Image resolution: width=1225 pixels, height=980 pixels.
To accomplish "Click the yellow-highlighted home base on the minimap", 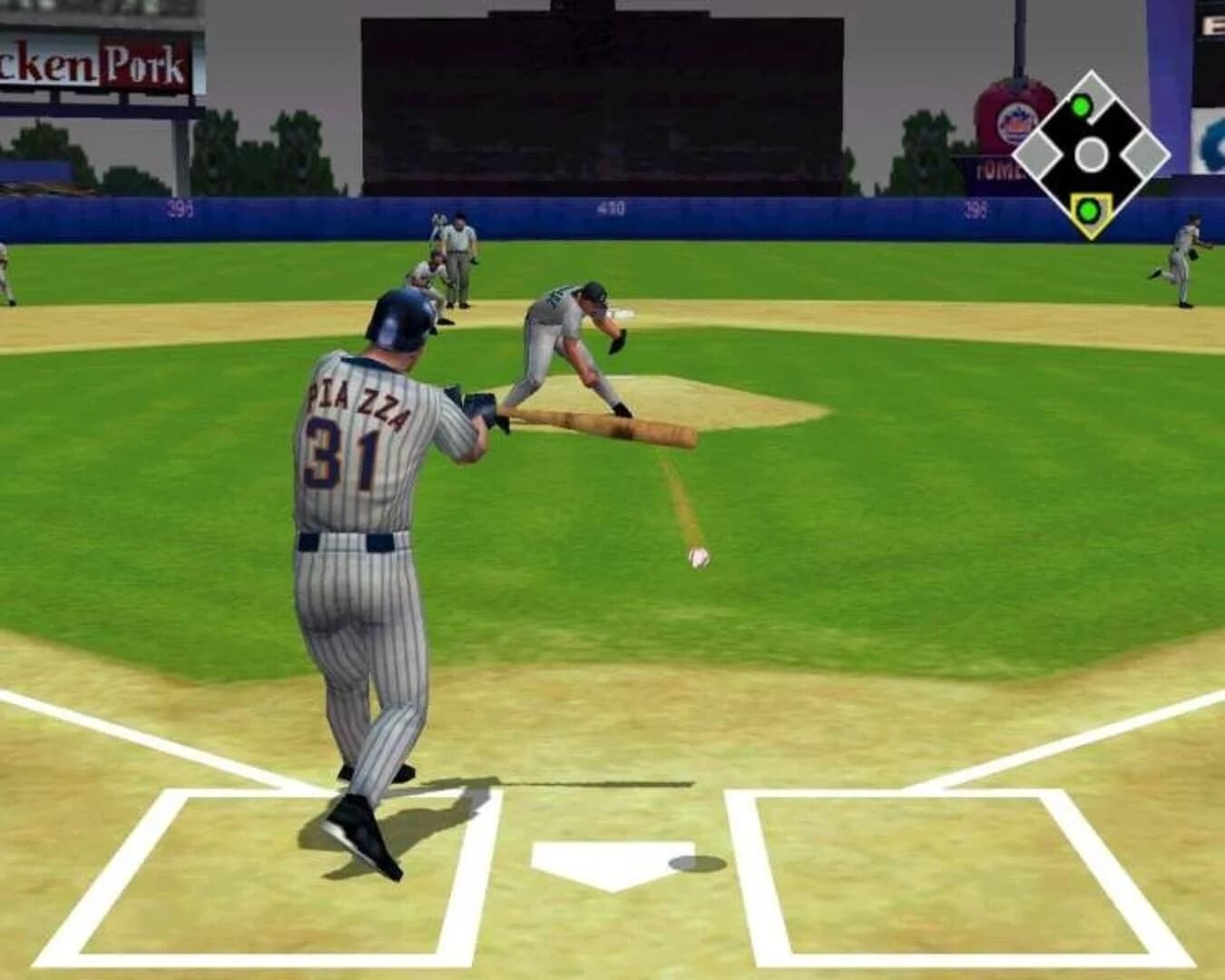I will coord(1090,211).
